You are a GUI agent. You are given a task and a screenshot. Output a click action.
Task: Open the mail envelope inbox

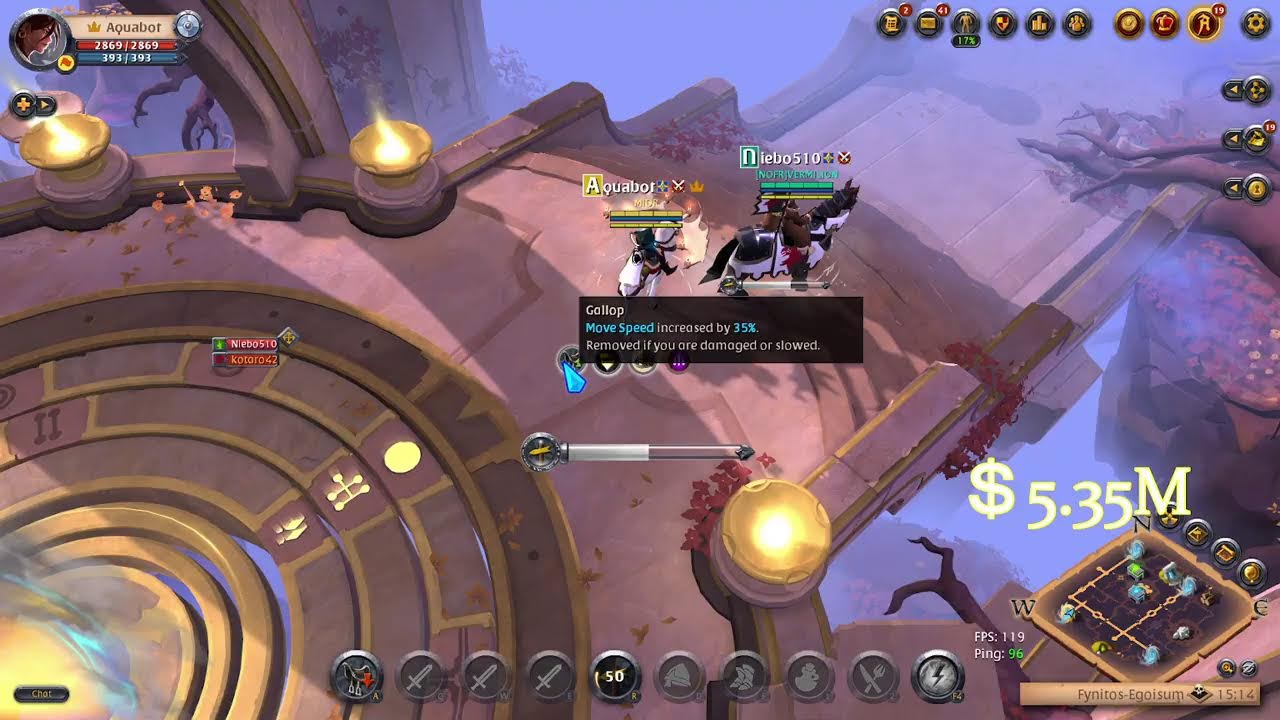(x=929, y=23)
